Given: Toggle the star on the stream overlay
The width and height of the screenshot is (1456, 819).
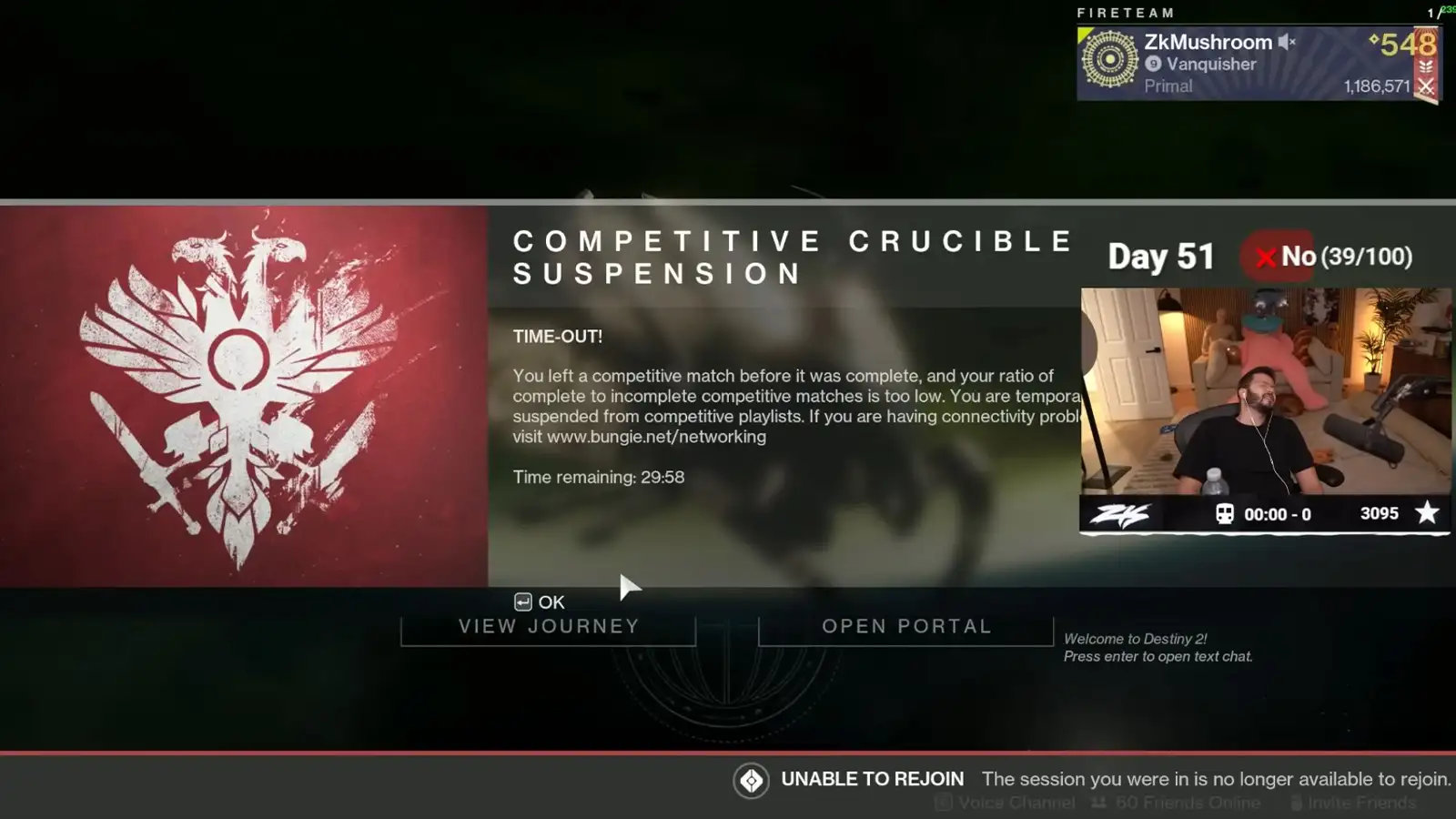Looking at the screenshot, I should 1429,513.
